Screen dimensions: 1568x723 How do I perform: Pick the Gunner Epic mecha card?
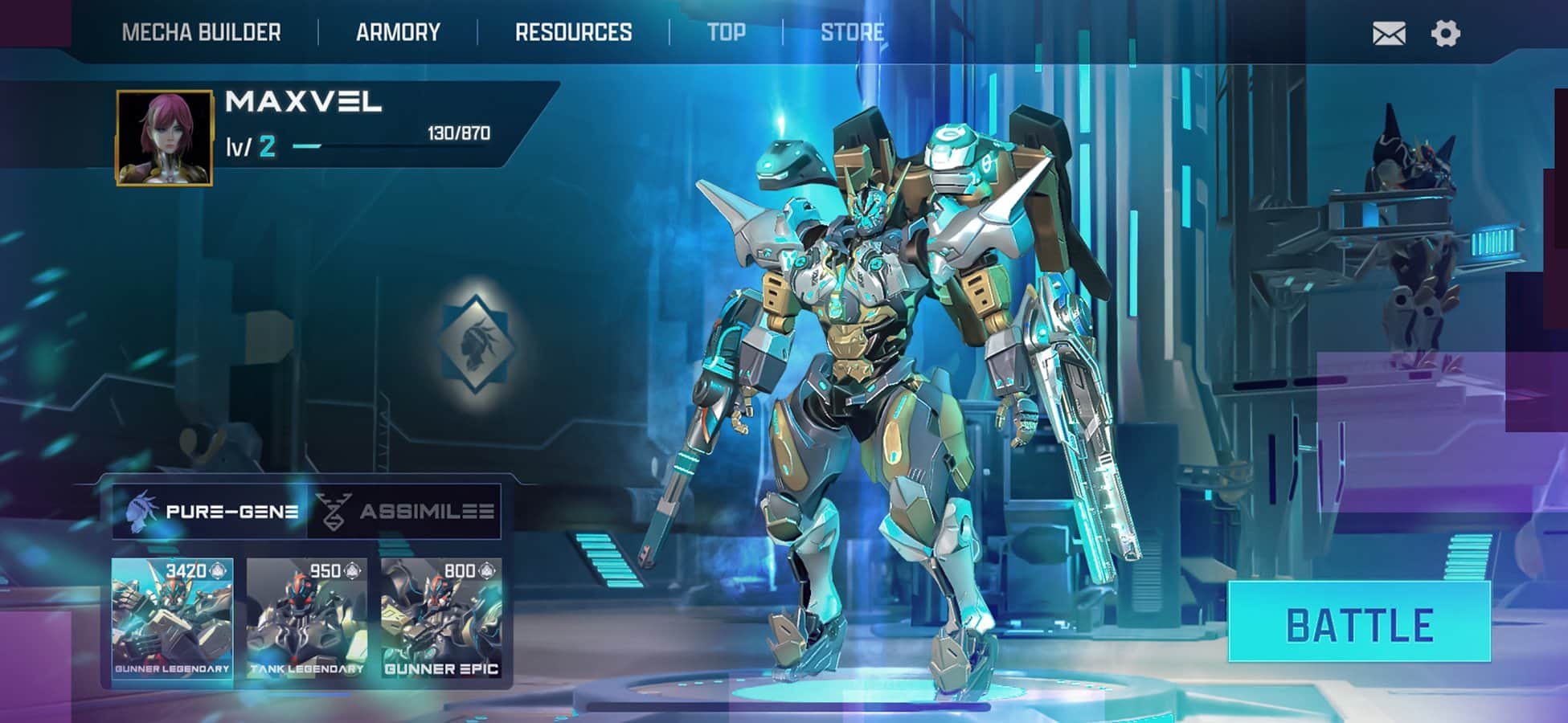tap(441, 619)
